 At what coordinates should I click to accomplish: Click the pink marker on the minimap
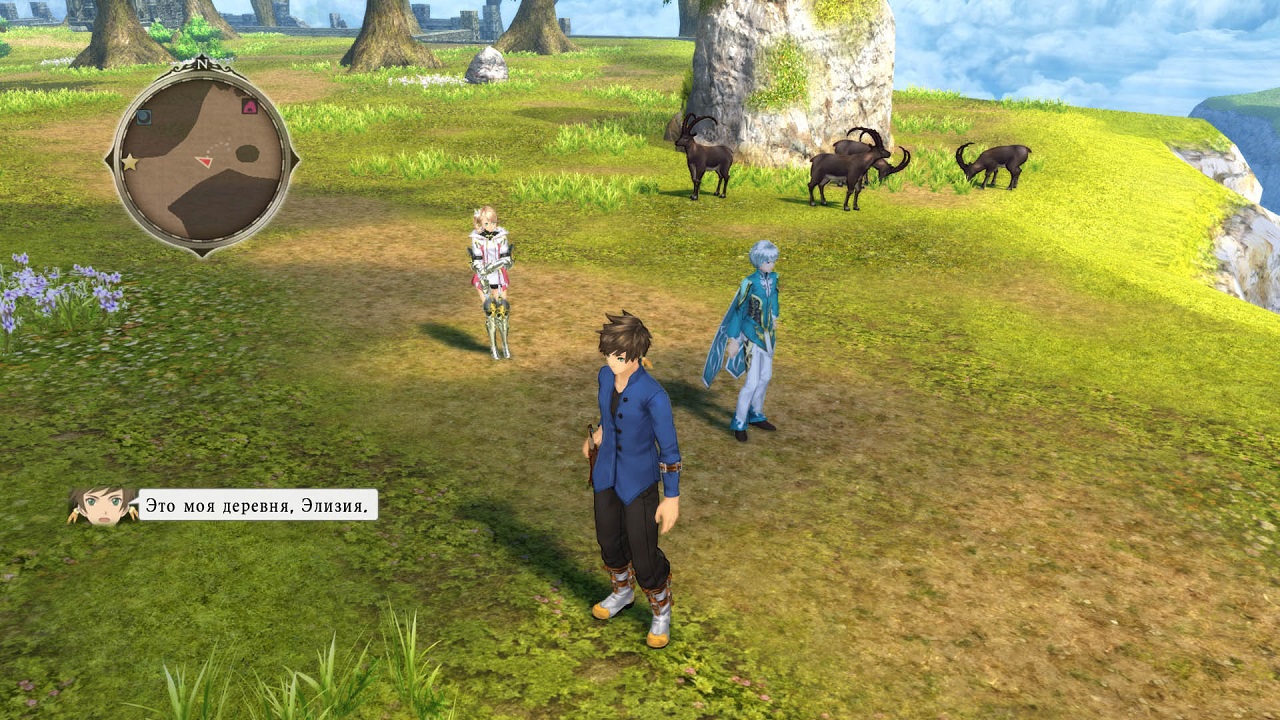pyautogui.click(x=249, y=106)
